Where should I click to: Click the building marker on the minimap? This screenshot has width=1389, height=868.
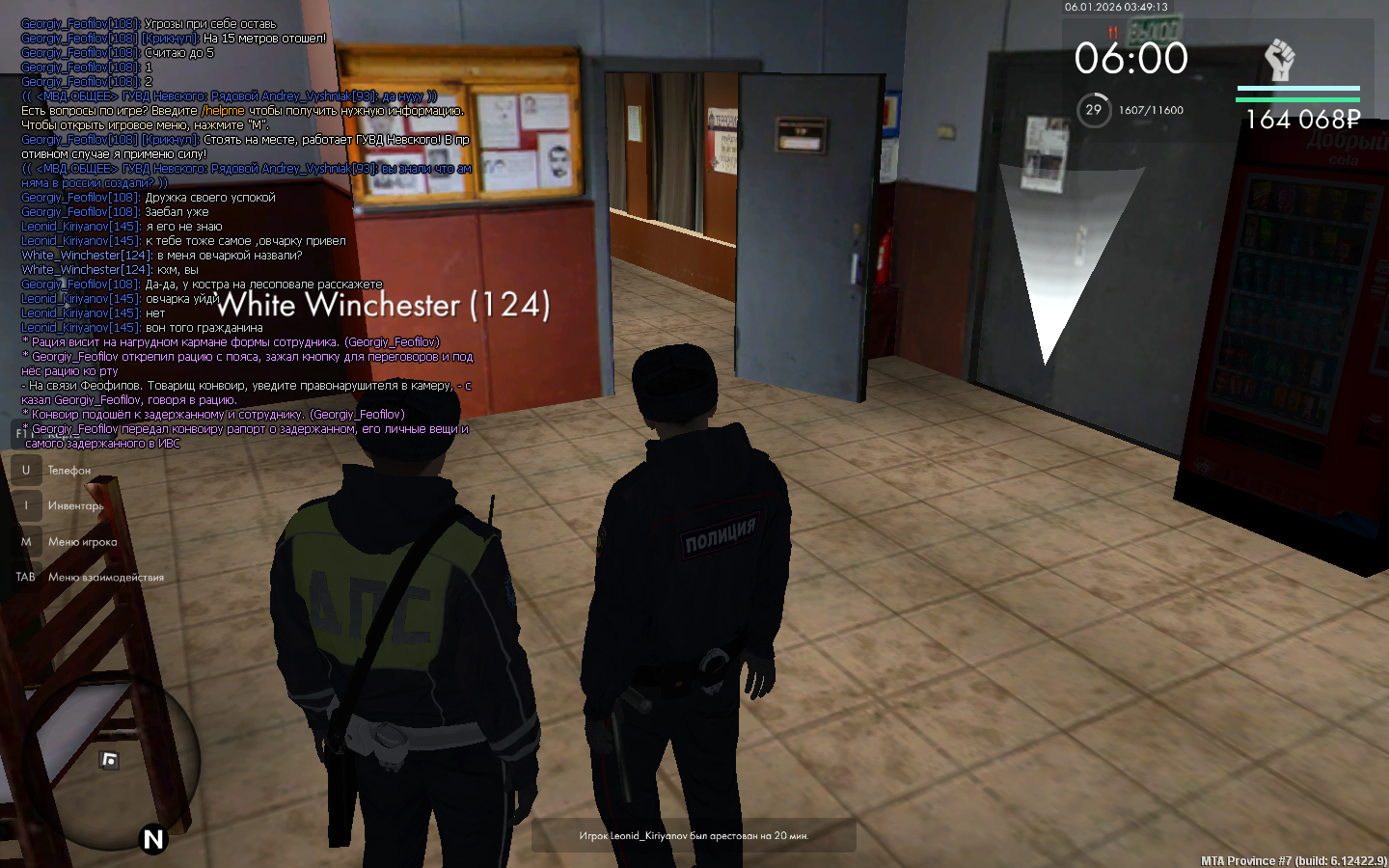[x=110, y=760]
